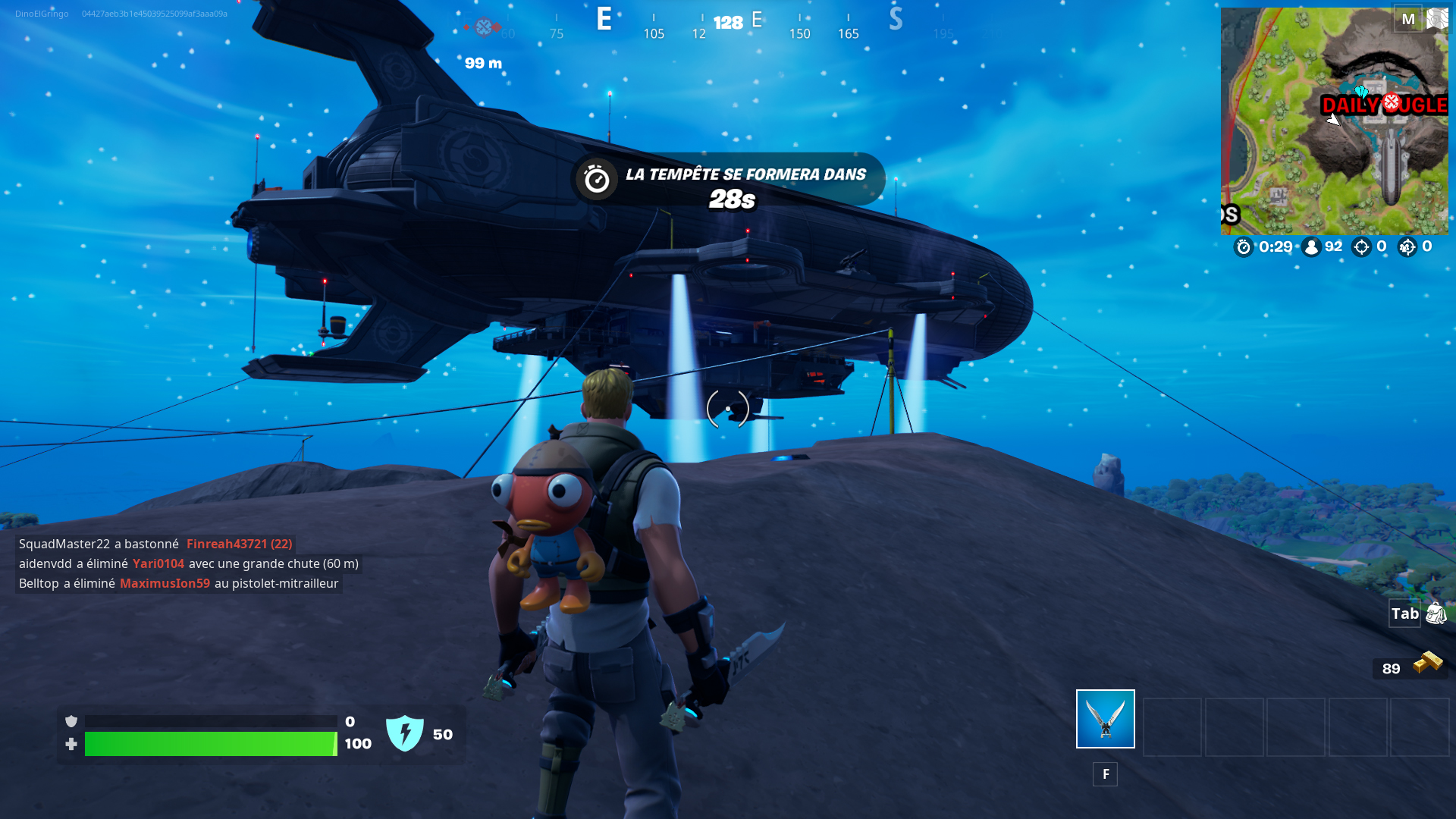1456x819 pixels.
Task: Click the player name Finreah43721 in the kill feed
Action: coord(225,544)
